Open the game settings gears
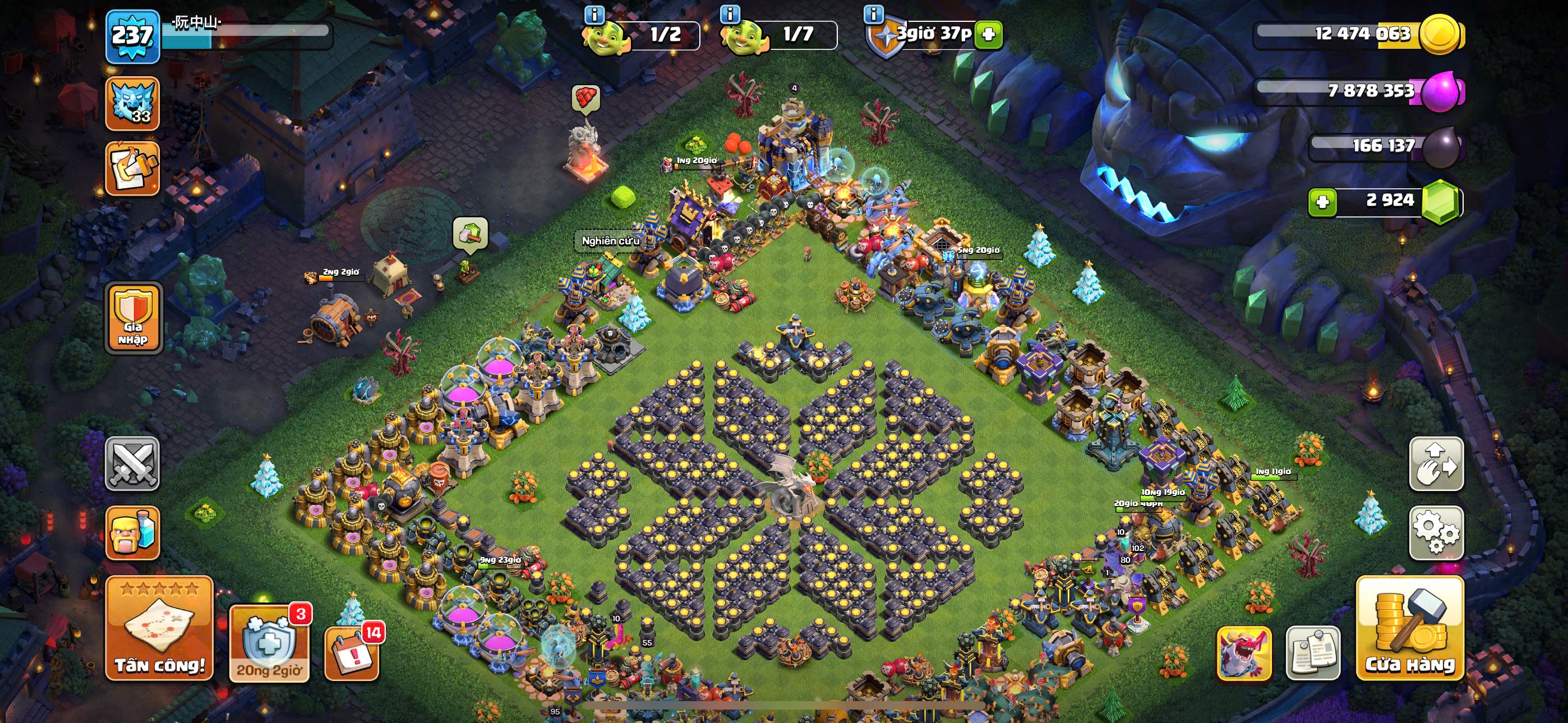This screenshot has height=723, width=1568. [x=1436, y=532]
